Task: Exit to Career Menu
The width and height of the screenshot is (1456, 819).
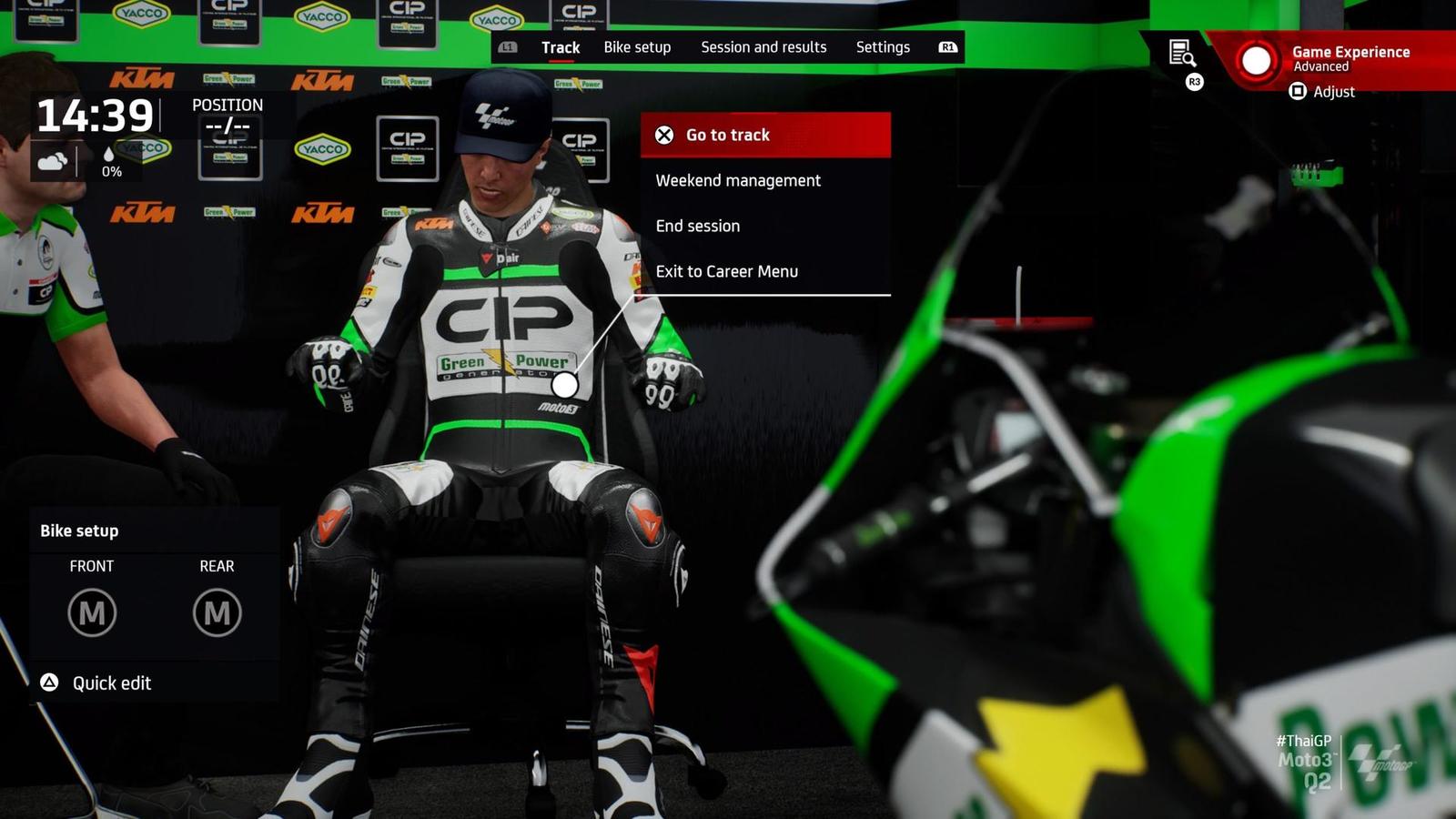Action: click(726, 271)
